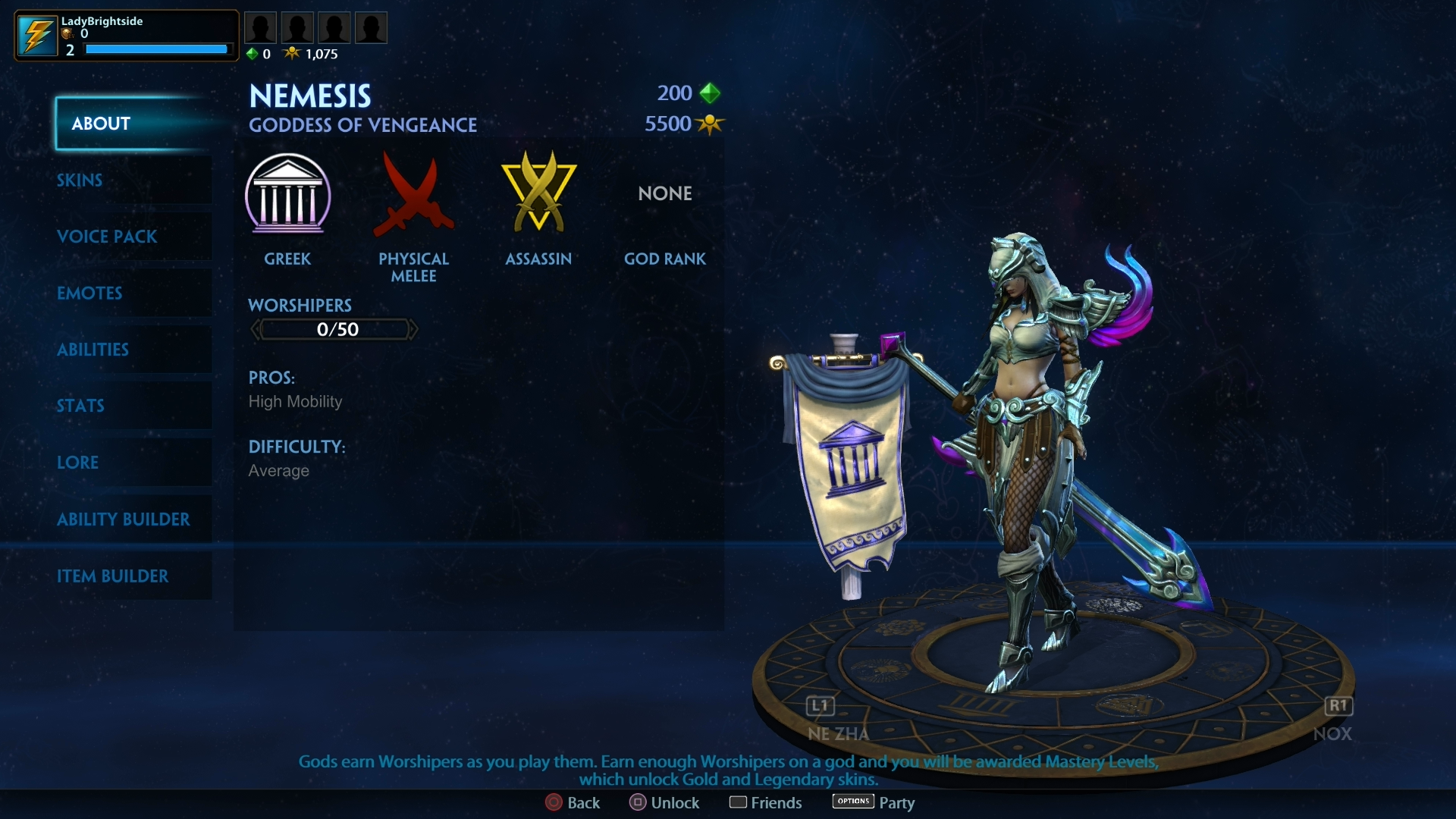Unlock Nemesis with the square button
Image resolution: width=1456 pixels, height=819 pixels.
pyautogui.click(x=639, y=802)
